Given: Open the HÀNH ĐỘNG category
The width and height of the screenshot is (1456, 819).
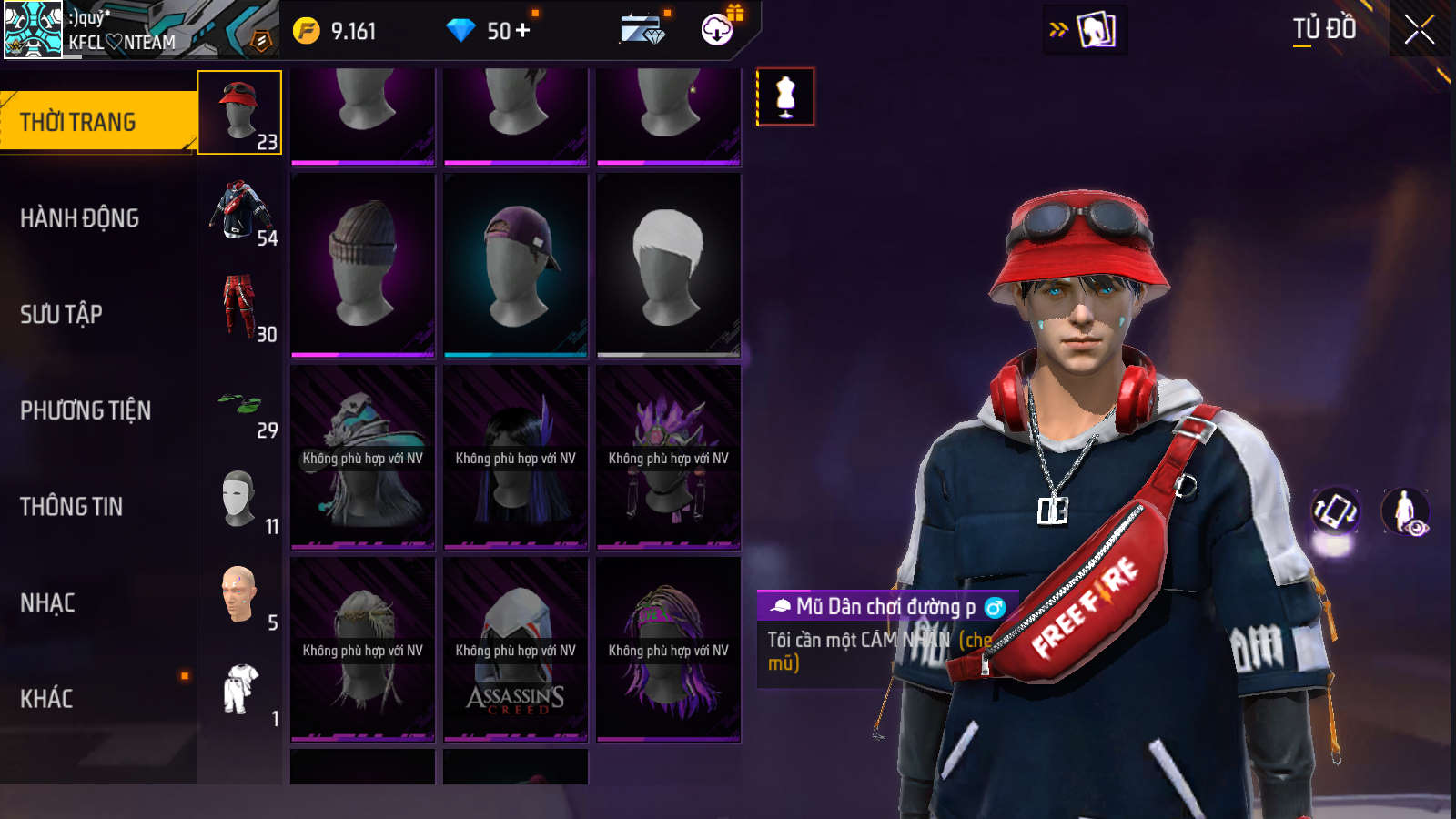Looking at the screenshot, I should (x=80, y=218).
